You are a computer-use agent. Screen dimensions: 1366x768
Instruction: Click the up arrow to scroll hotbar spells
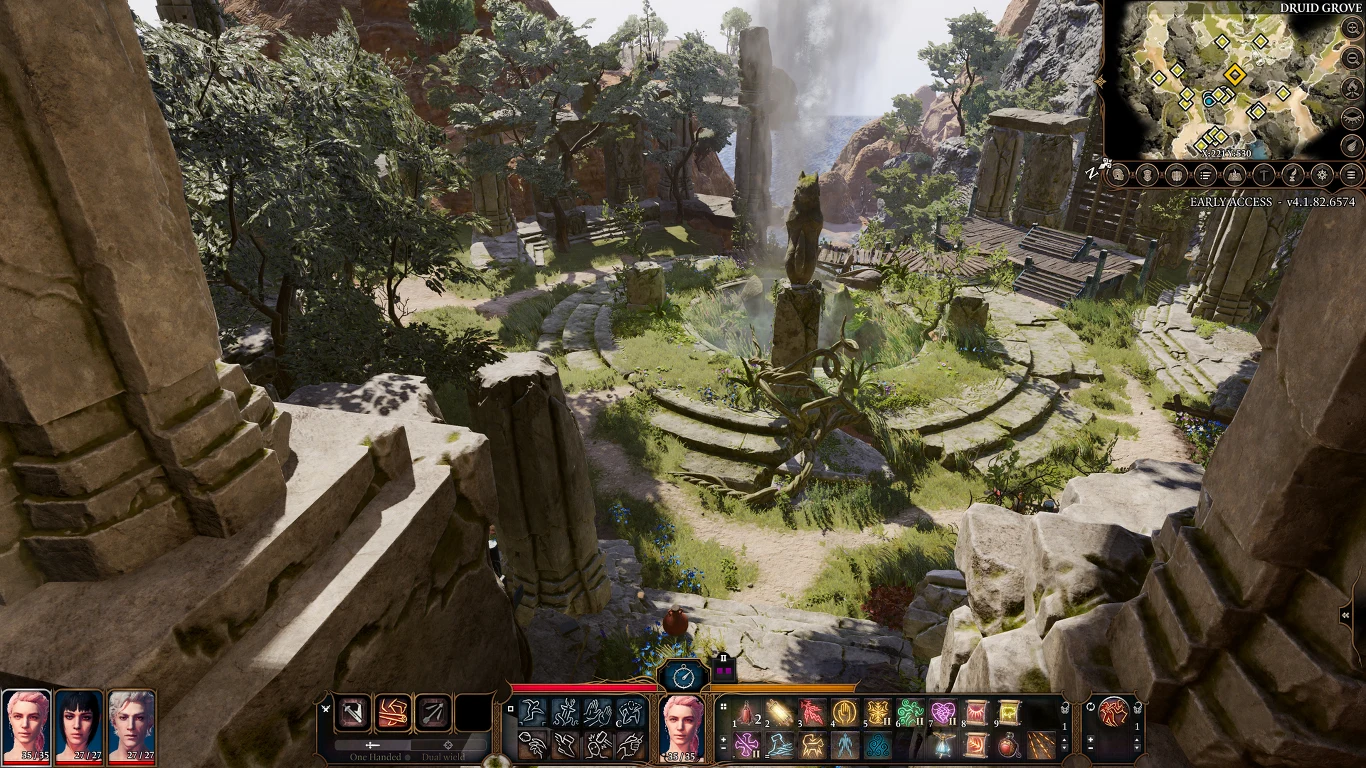coord(1065,738)
